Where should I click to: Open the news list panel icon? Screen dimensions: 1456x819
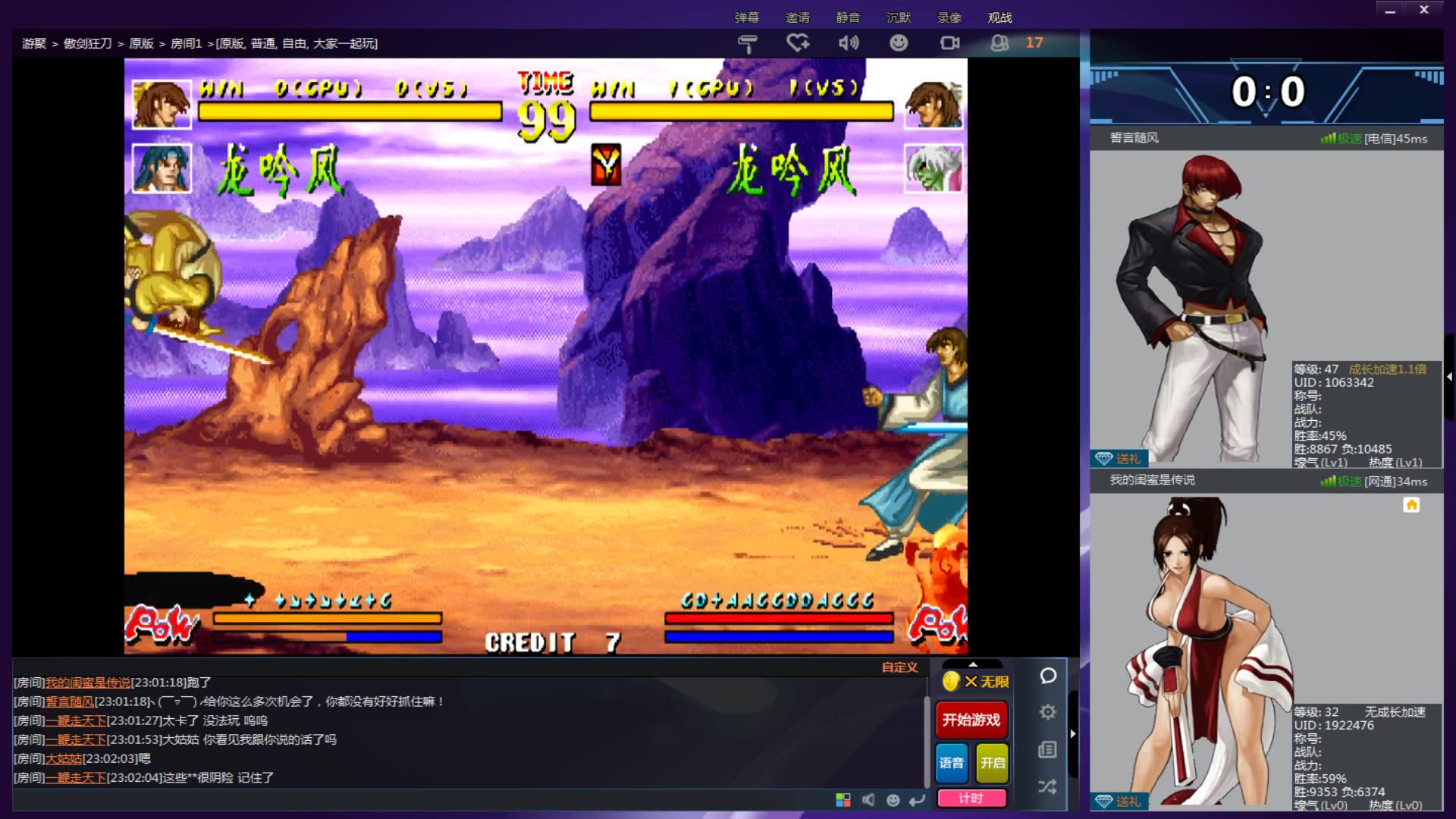(x=1048, y=750)
